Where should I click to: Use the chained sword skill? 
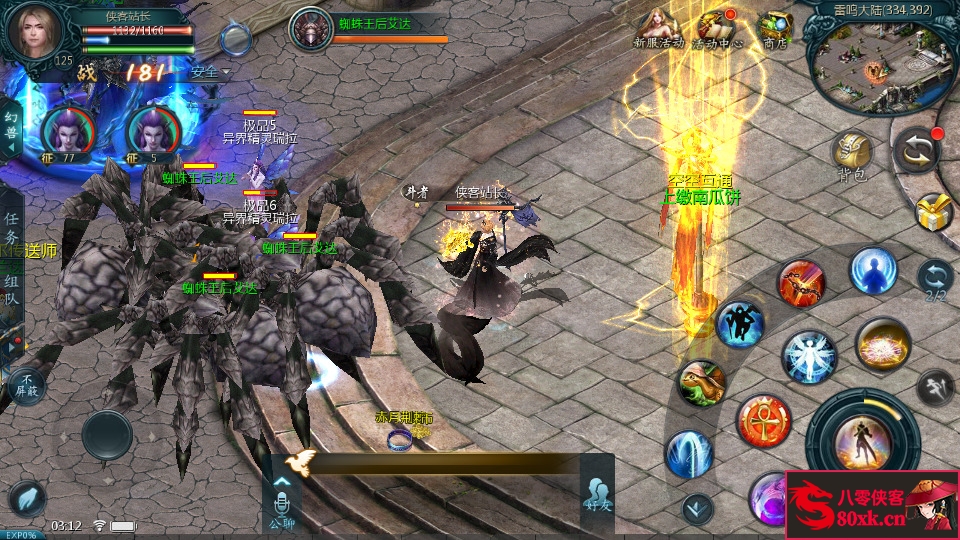click(802, 283)
